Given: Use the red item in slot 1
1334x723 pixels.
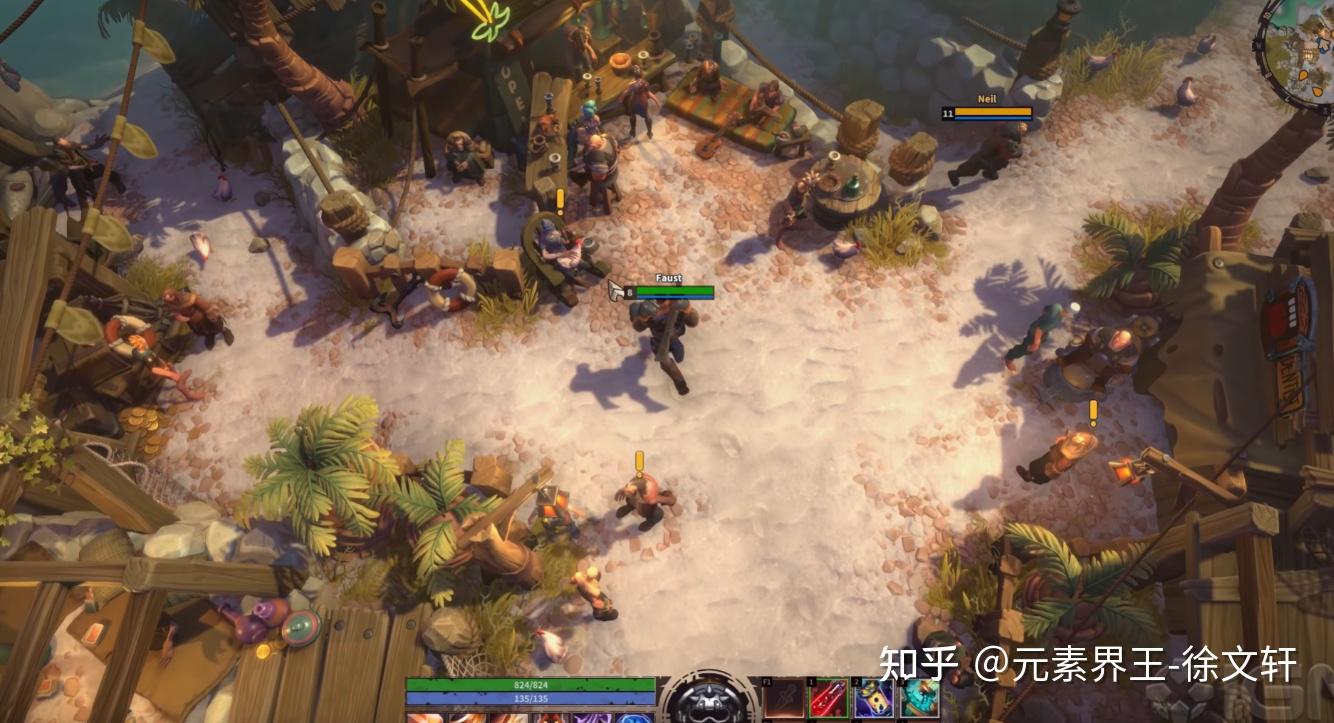Looking at the screenshot, I should [828, 698].
